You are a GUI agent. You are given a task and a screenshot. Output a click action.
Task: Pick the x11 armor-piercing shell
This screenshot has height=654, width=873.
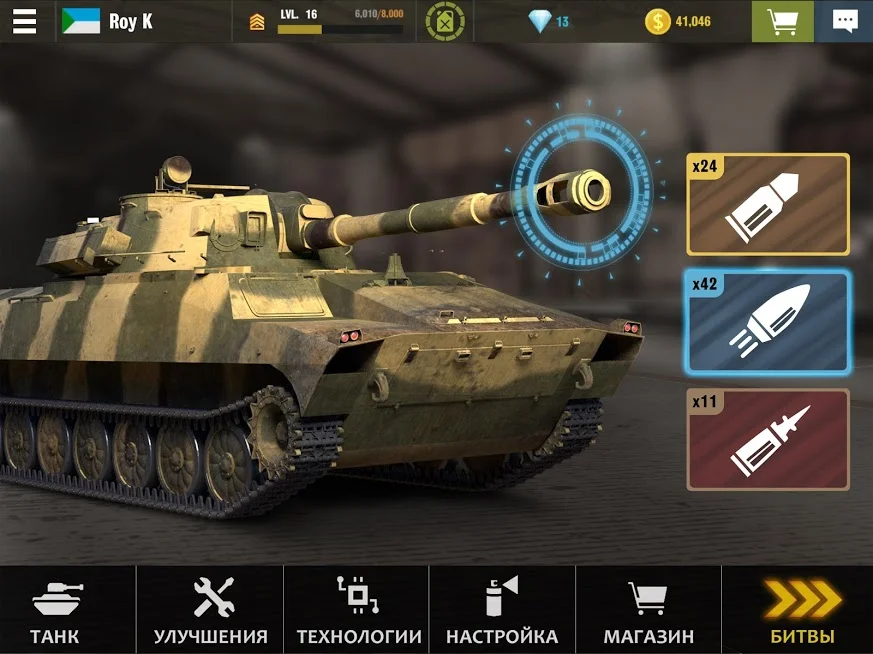click(x=767, y=439)
